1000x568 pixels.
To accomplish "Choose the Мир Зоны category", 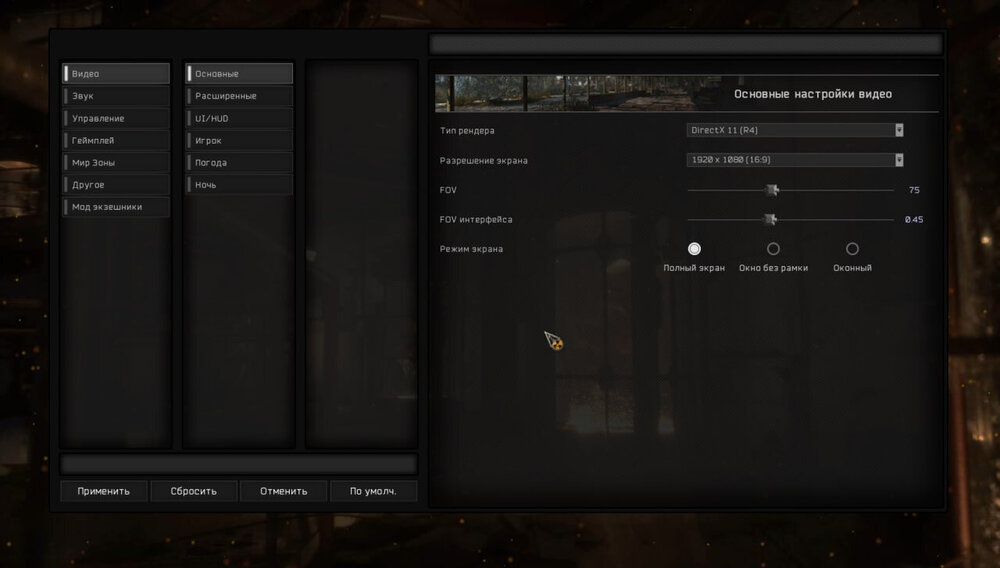I will [x=116, y=163].
